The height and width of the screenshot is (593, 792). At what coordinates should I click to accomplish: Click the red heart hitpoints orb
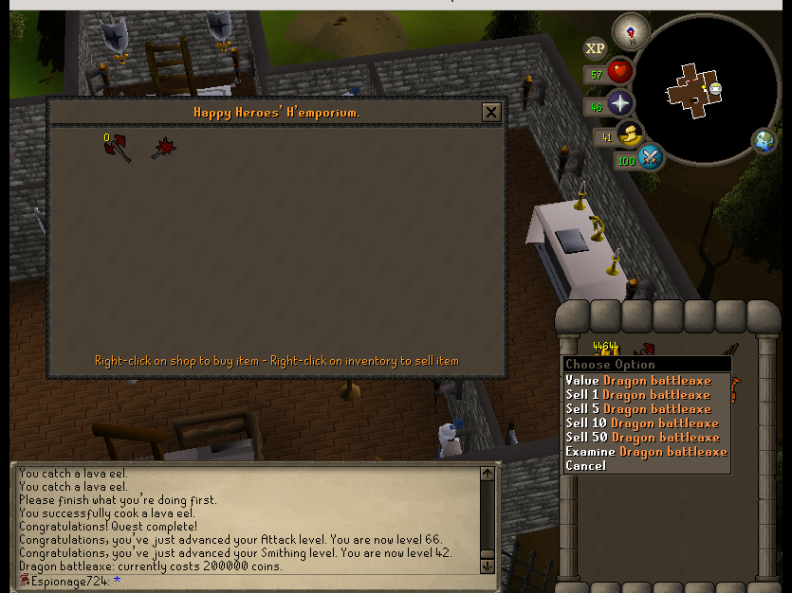click(620, 72)
